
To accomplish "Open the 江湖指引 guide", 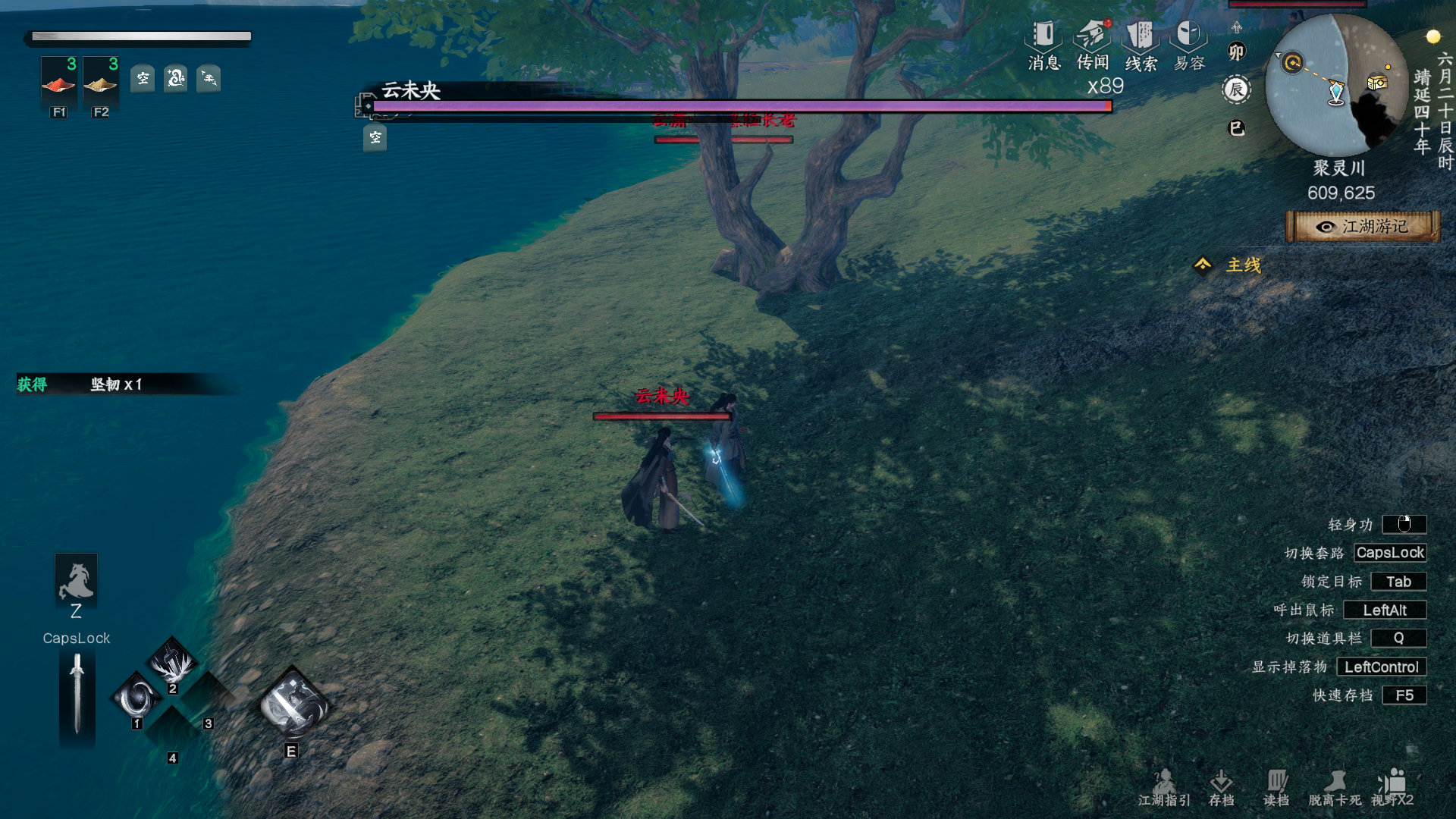I will 1164,787.
